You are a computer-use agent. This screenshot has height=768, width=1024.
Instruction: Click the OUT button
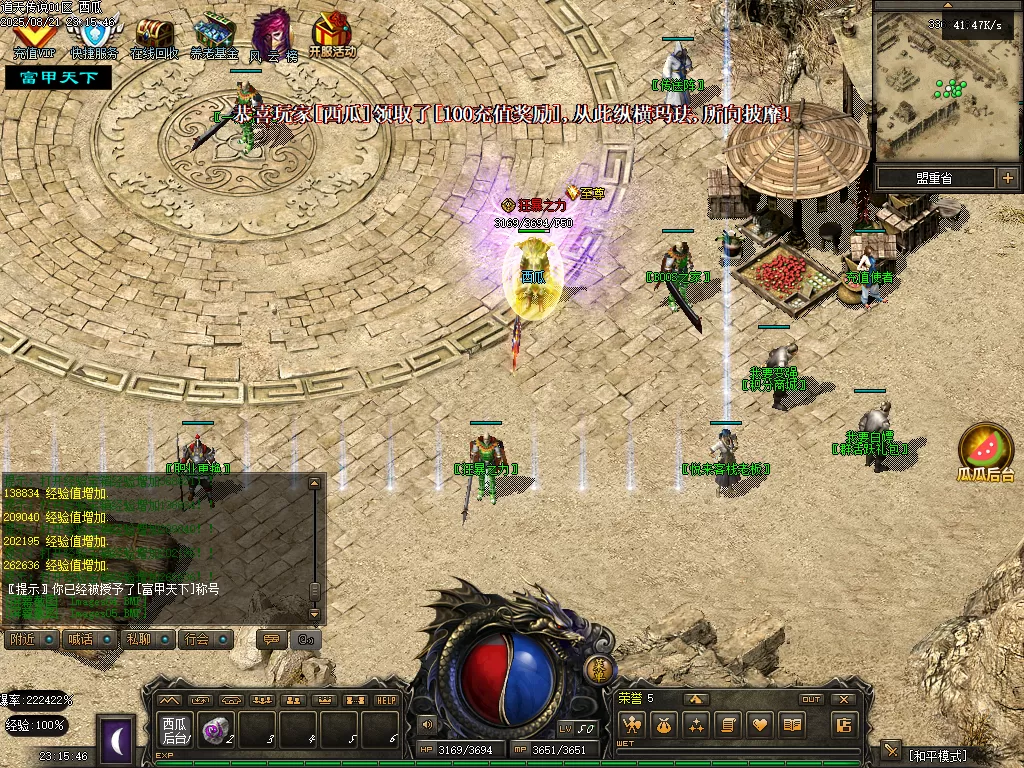811,699
